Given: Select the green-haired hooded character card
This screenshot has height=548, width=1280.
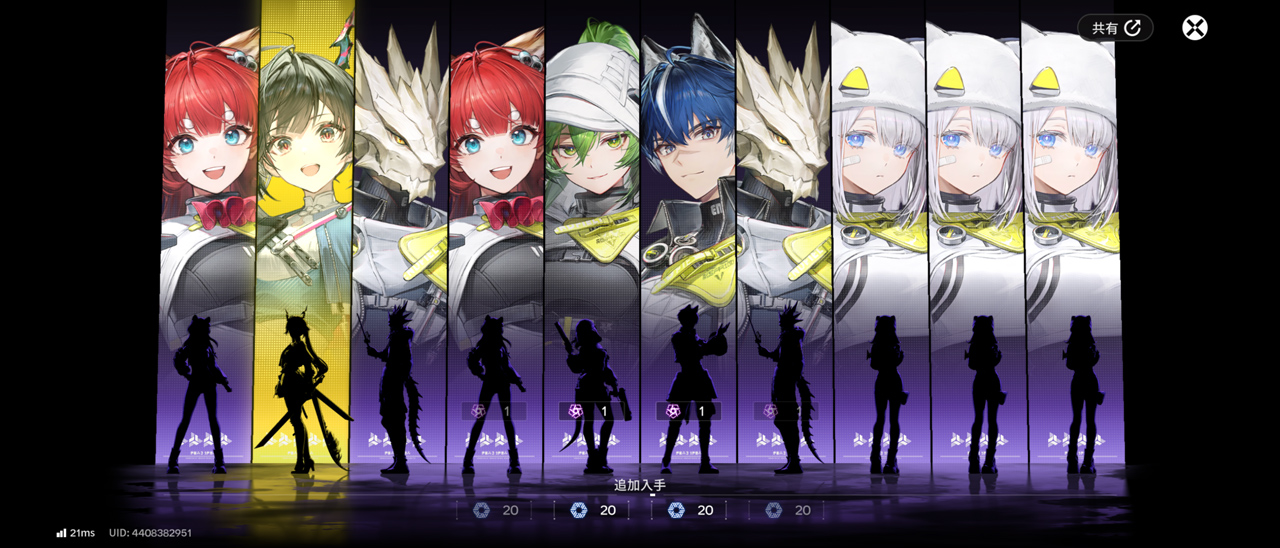Looking at the screenshot, I should coord(593,230).
